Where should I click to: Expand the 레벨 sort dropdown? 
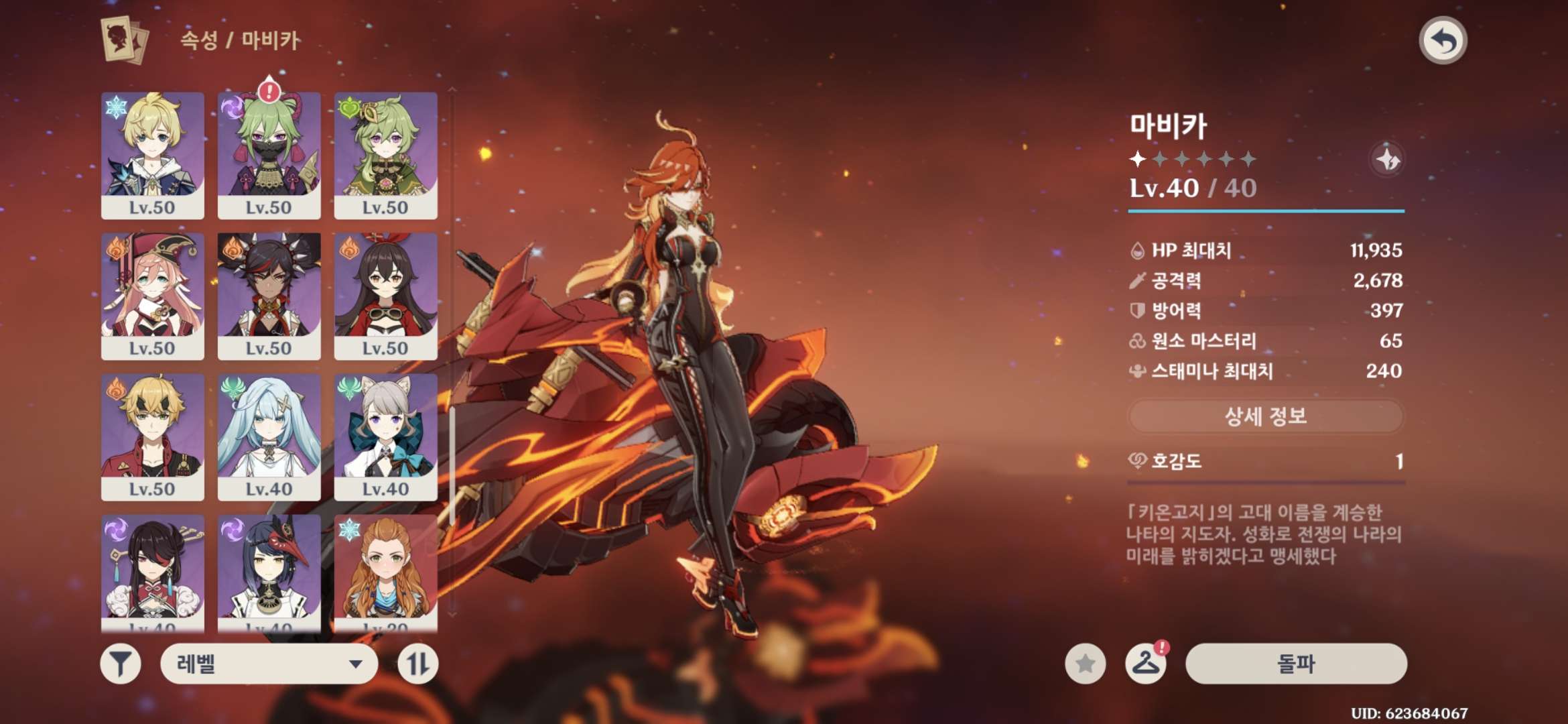[269, 664]
